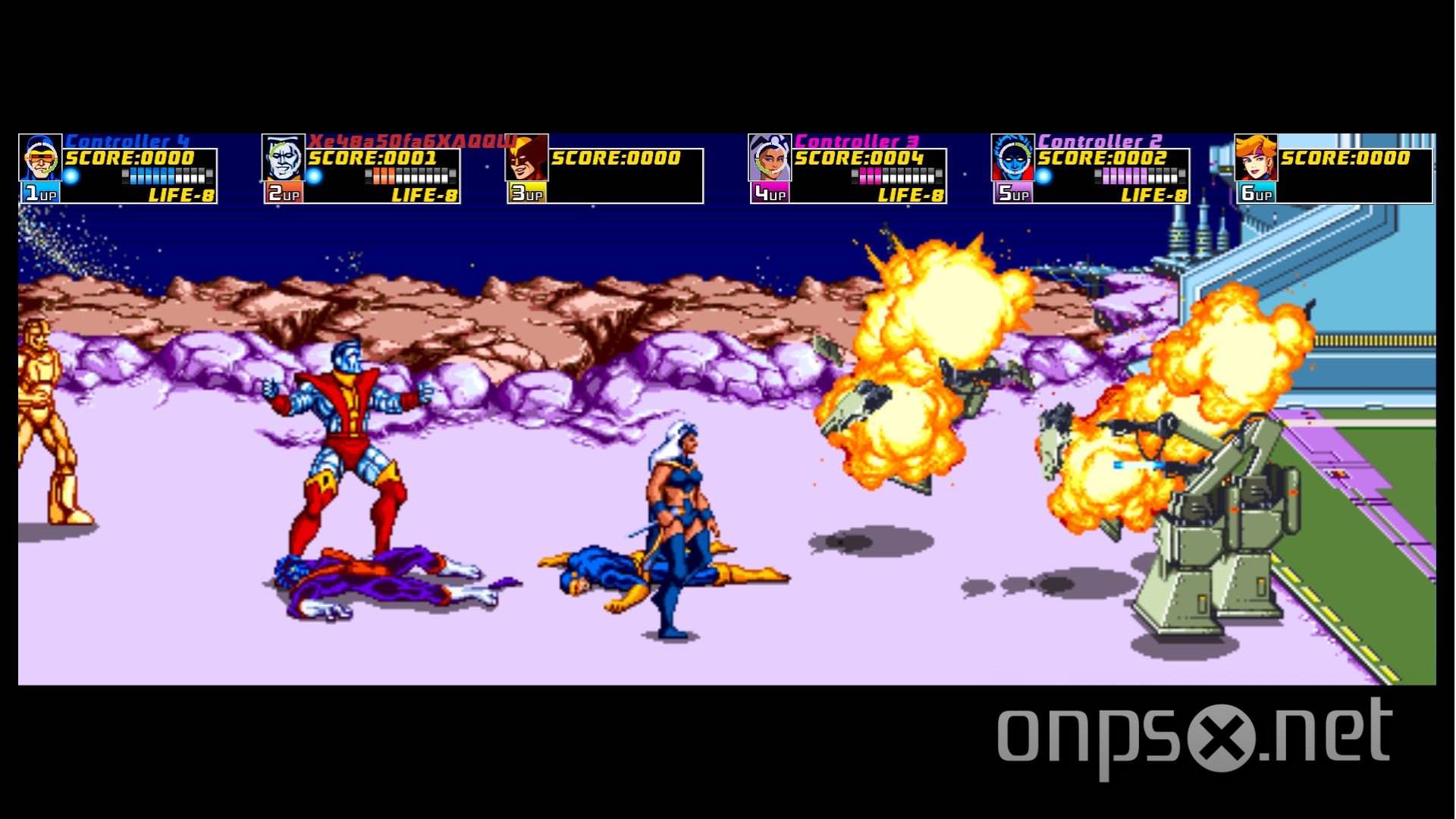Viewport: 1456px width, 819px height.
Task: Expand the Controller 4 player panel
Action: [127, 140]
